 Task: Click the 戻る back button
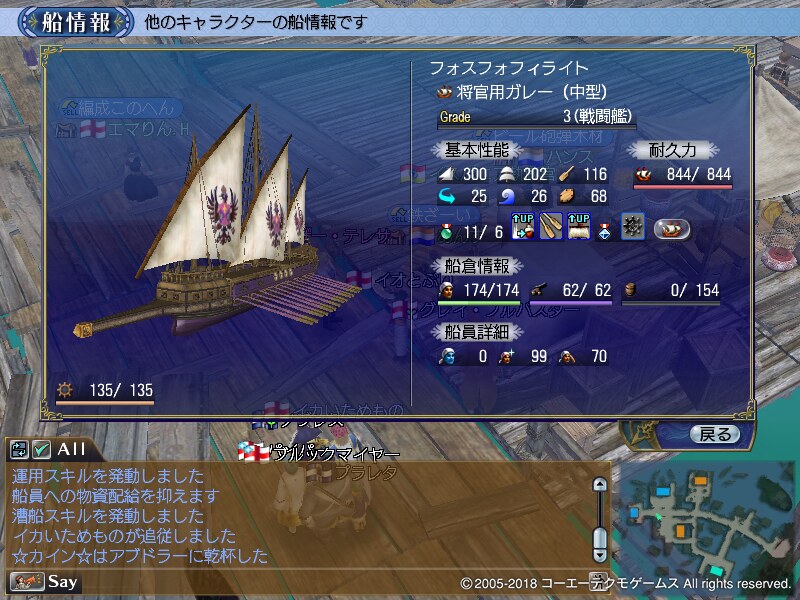tap(714, 434)
